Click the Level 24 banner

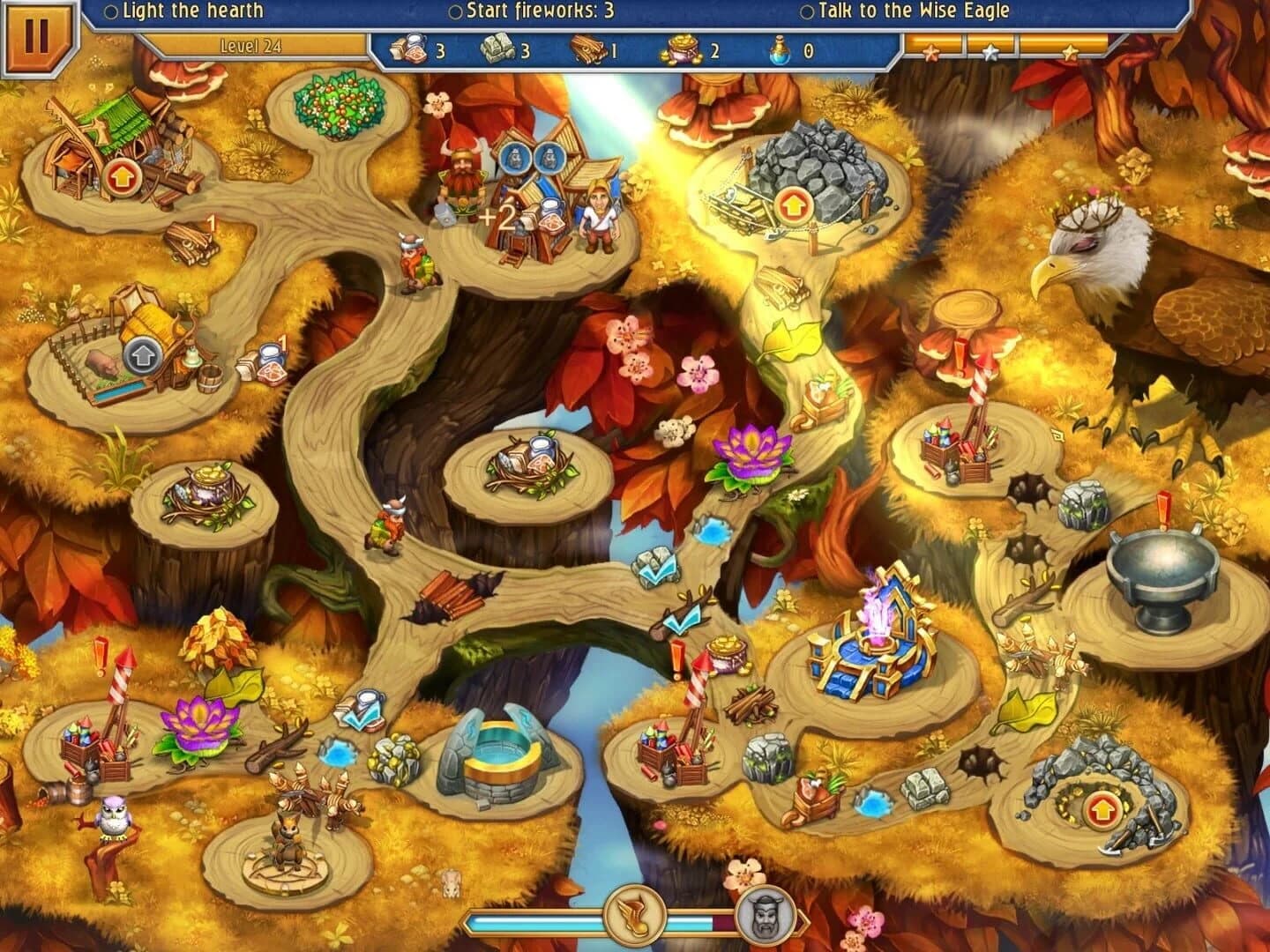pyautogui.click(x=250, y=44)
